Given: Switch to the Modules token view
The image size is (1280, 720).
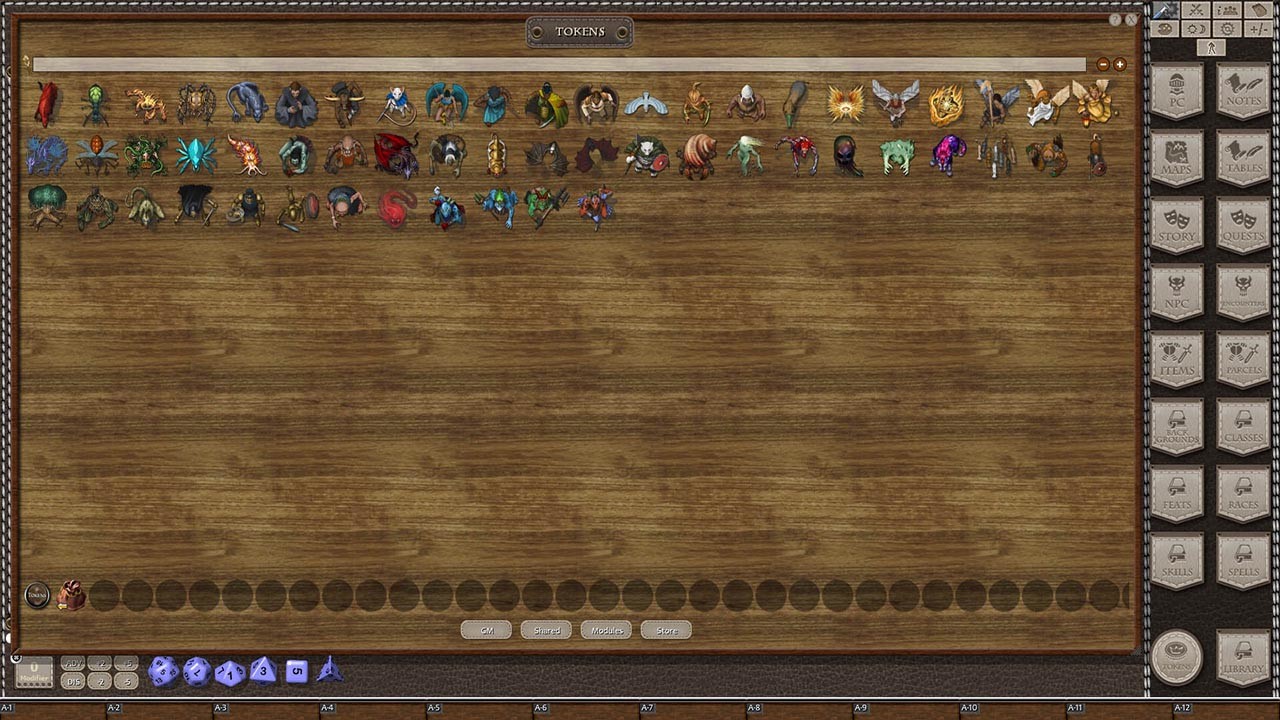Looking at the screenshot, I should click(x=605, y=630).
